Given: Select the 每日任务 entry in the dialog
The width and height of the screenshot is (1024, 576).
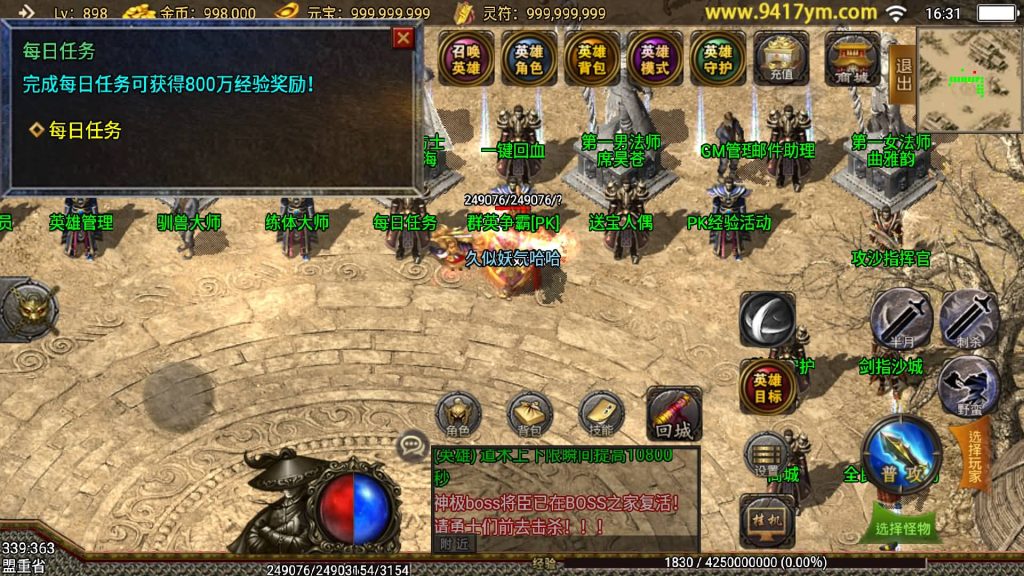Looking at the screenshot, I should (76, 130).
